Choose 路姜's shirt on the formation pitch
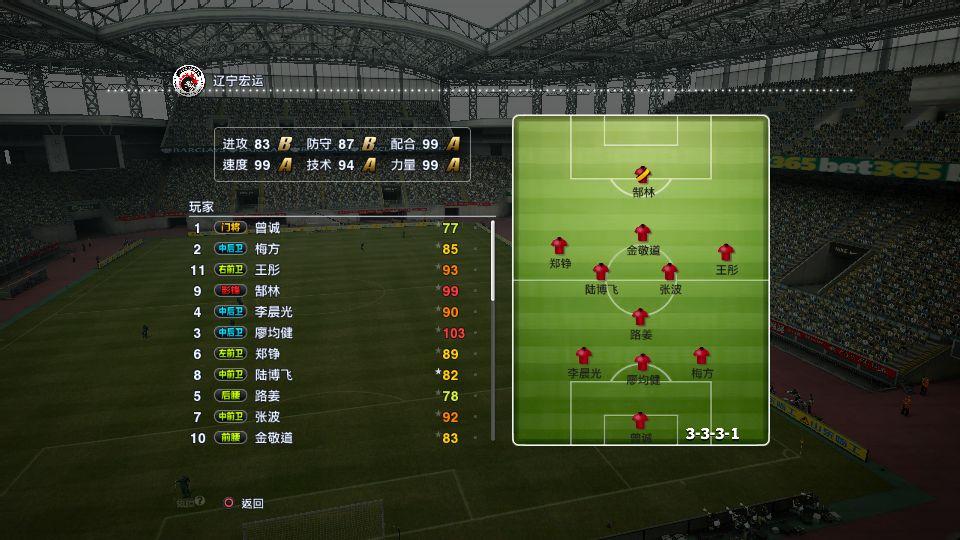Screen dimensions: 960x540 tap(640, 317)
